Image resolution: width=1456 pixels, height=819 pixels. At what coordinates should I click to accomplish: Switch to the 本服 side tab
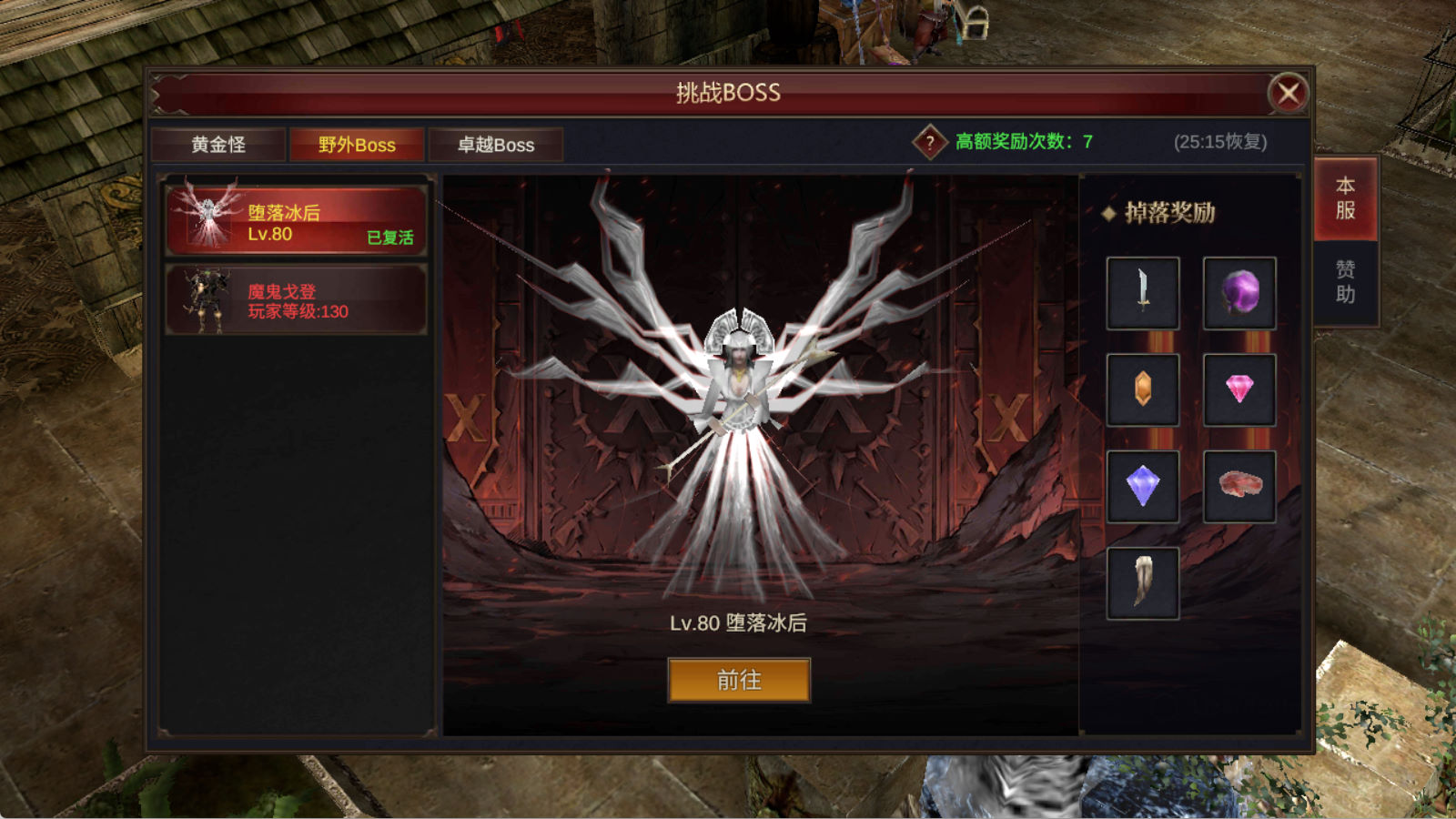(x=1345, y=198)
